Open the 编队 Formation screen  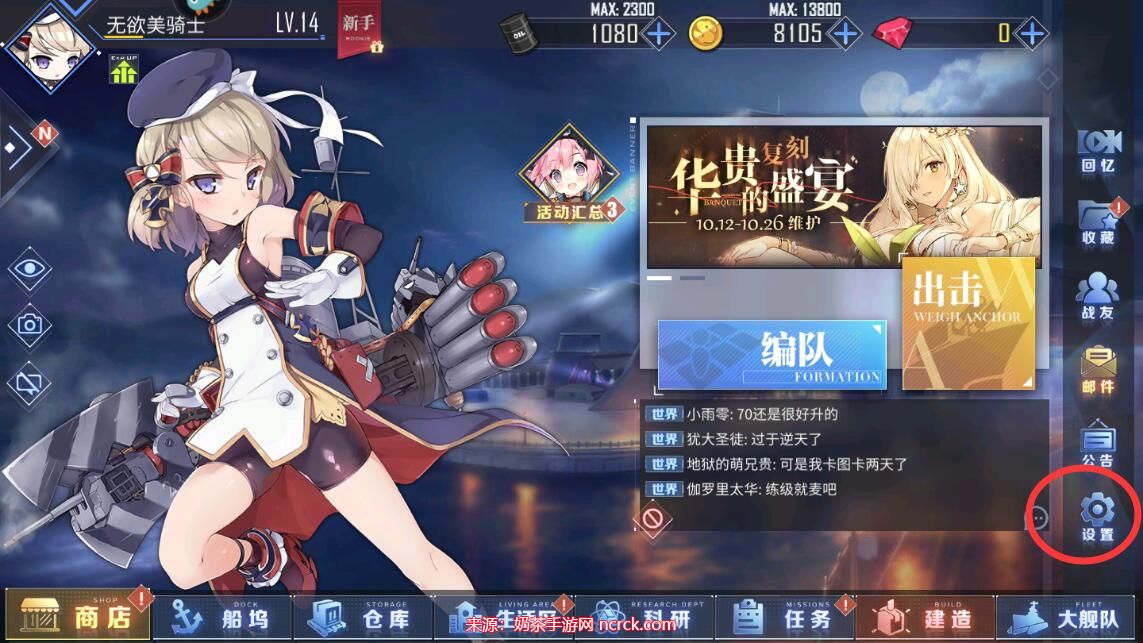(x=772, y=355)
